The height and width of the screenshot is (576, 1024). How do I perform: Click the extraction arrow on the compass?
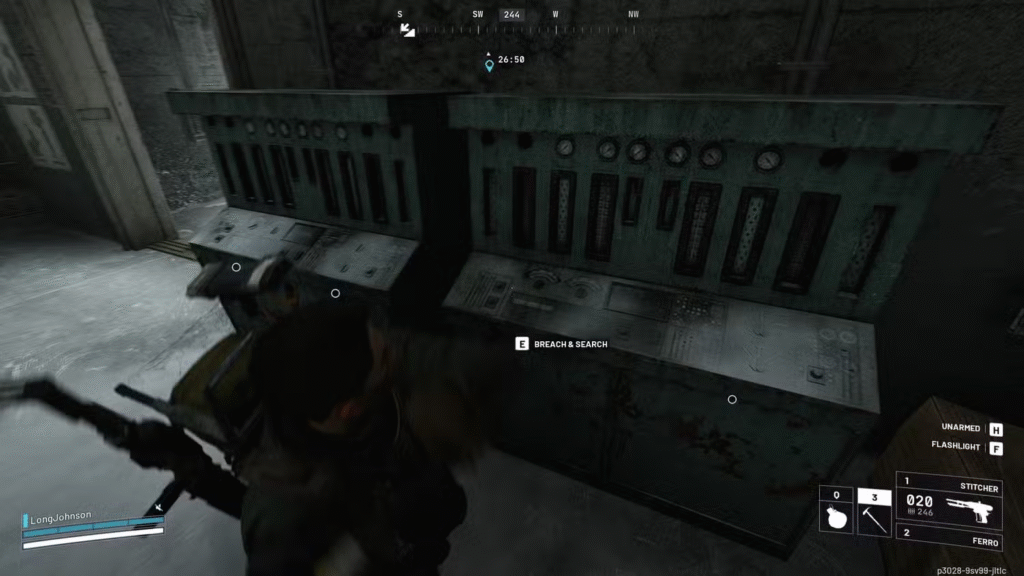click(x=407, y=30)
